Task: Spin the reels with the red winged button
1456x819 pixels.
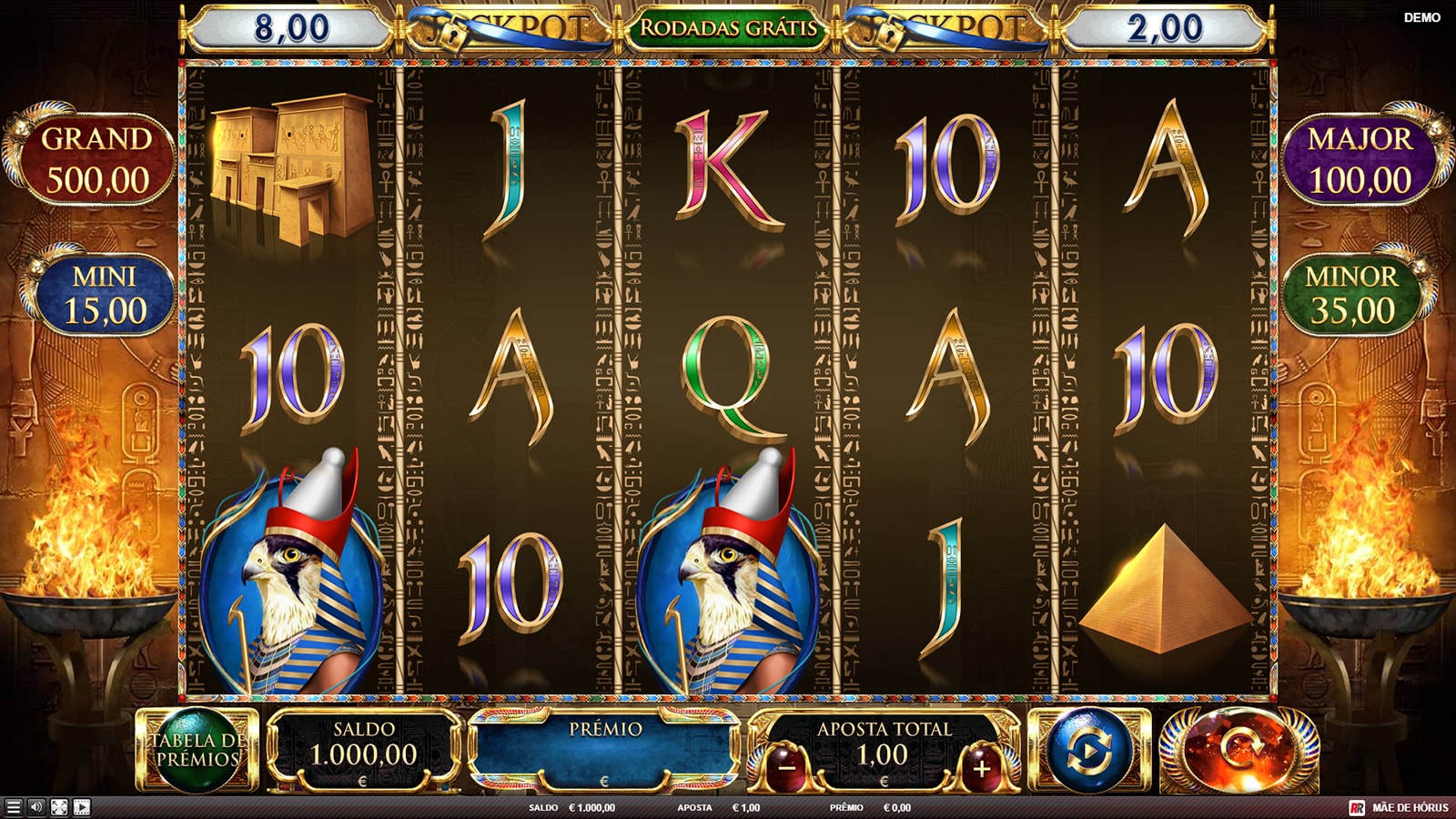Action: [1239, 751]
